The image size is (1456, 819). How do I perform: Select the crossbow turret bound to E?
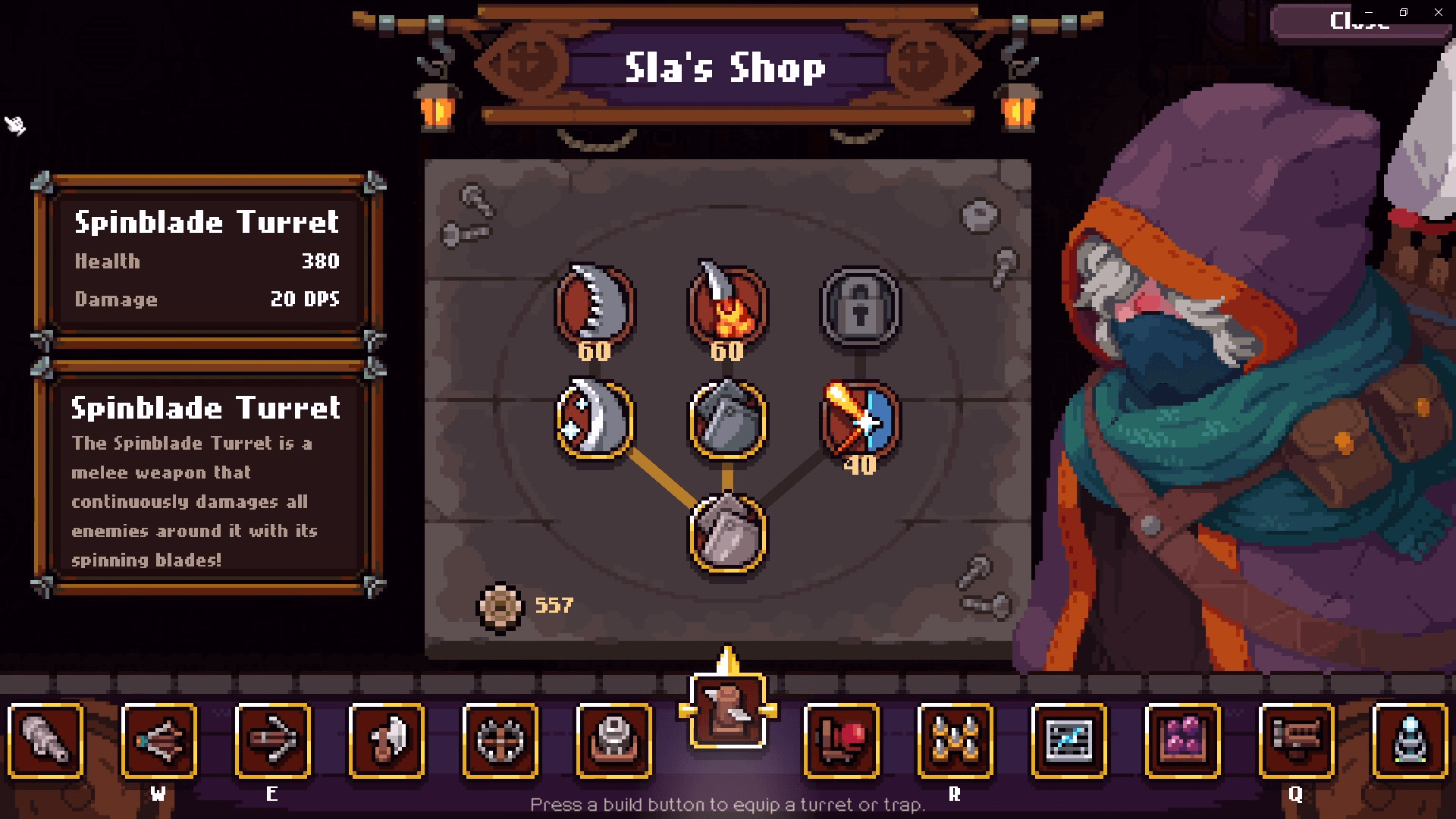click(273, 742)
